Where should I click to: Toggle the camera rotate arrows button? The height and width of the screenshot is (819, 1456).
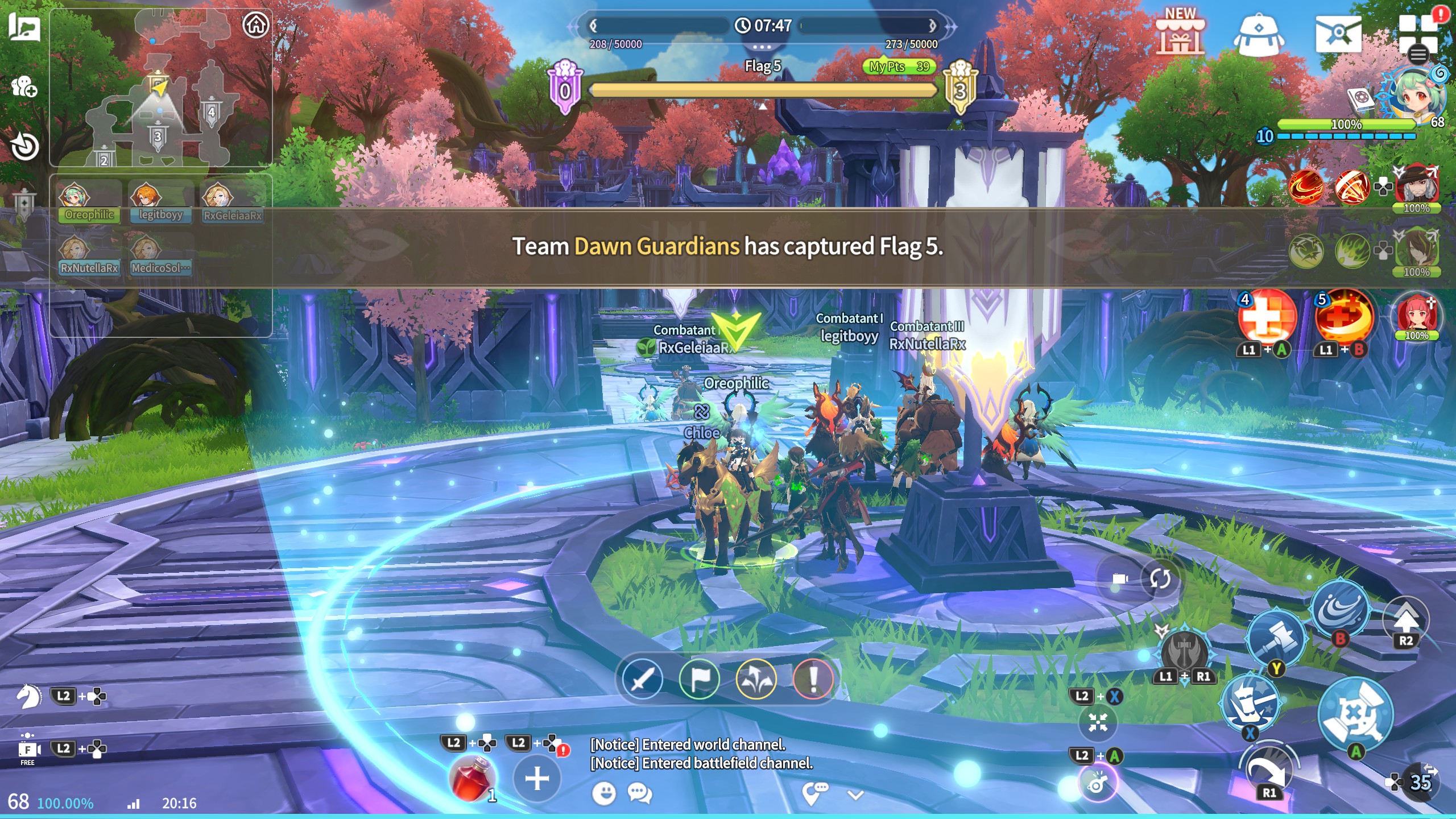(x=1160, y=579)
